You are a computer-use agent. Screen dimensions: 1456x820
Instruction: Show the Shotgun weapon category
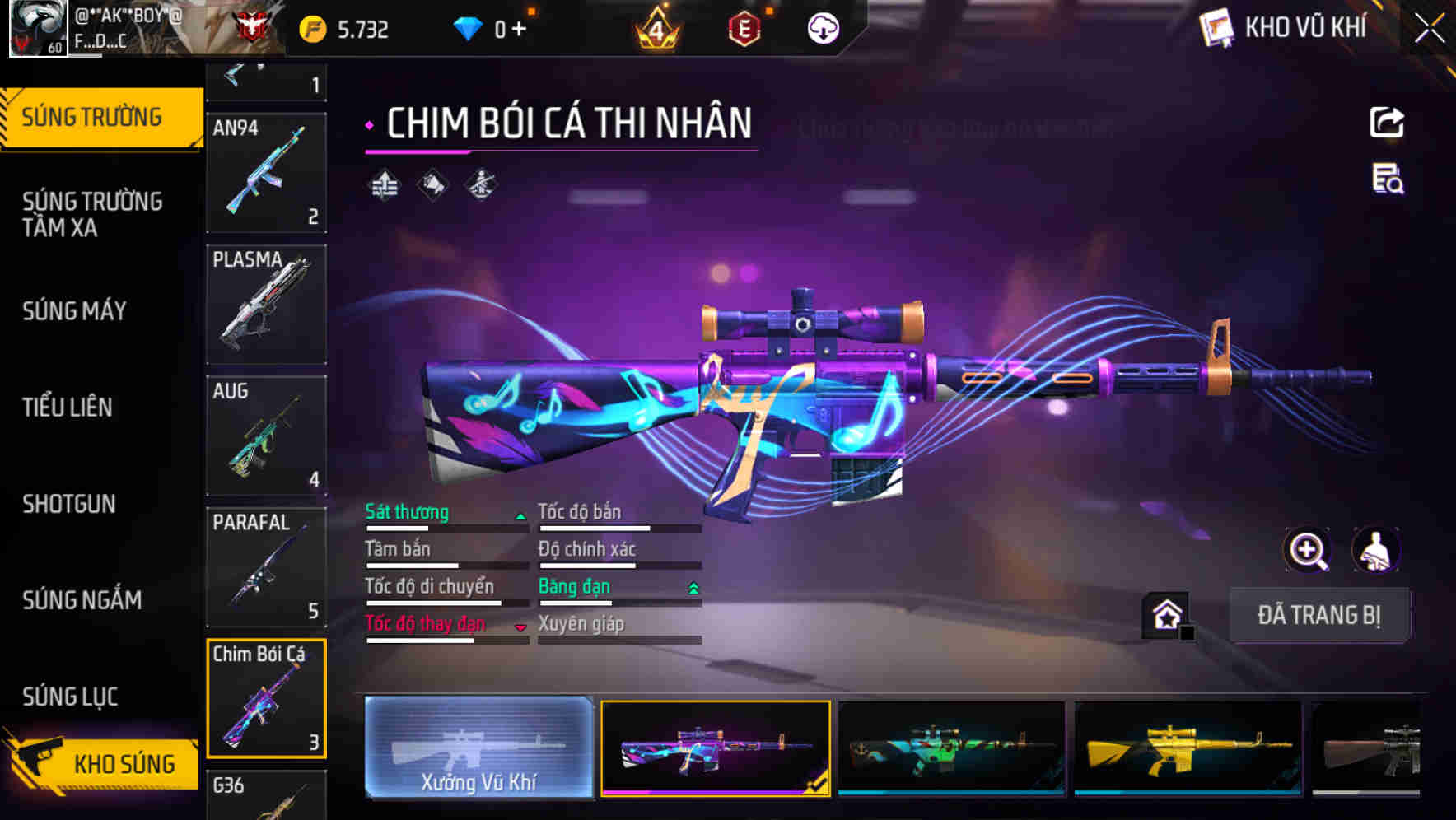(69, 503)
